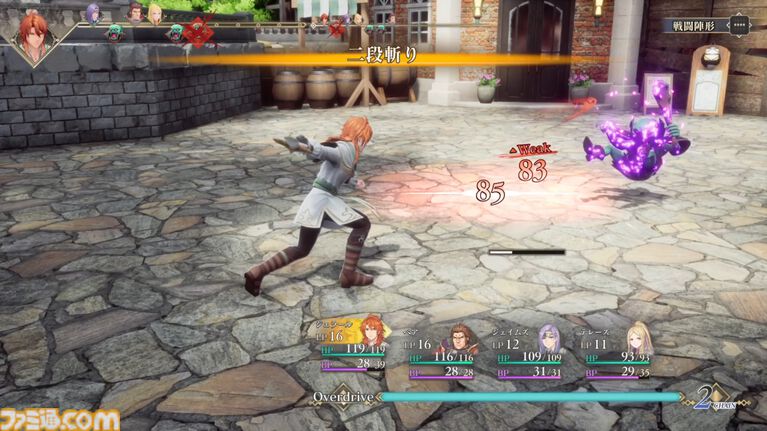Image resolution: width=767 pixels, height=431 pixels.
Task: Select the blonde woman's portrait in the turn order
Action: point(154,13)
